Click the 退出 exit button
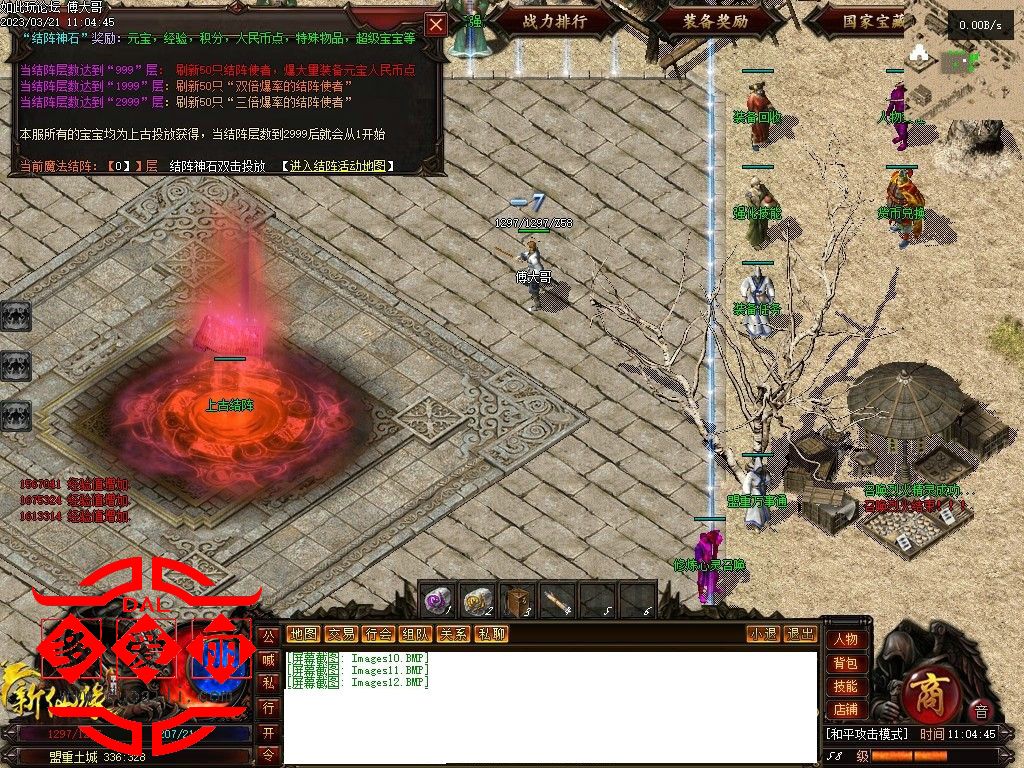This screenshot has height=768, width=1024. (800, 634)
